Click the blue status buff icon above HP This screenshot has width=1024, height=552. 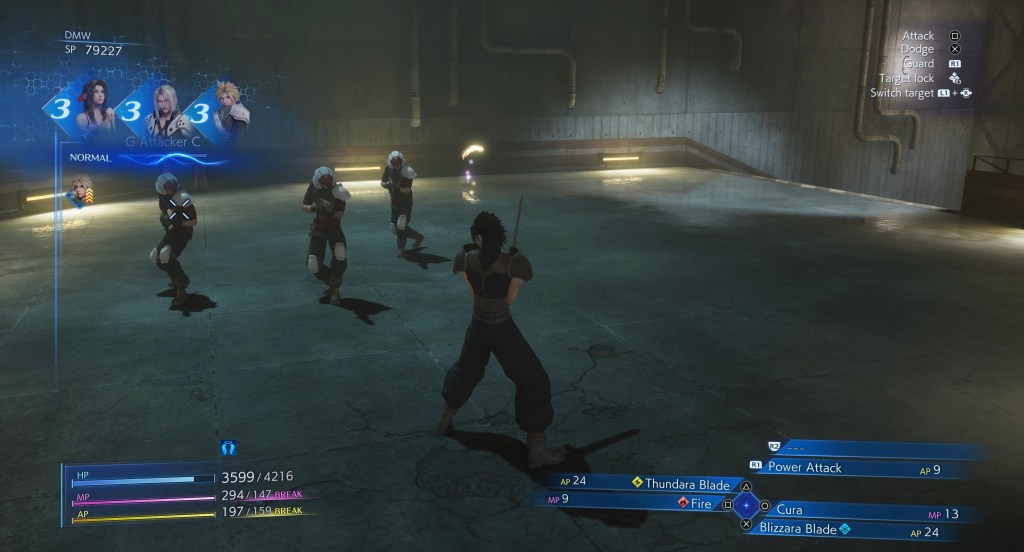[228, 447]
